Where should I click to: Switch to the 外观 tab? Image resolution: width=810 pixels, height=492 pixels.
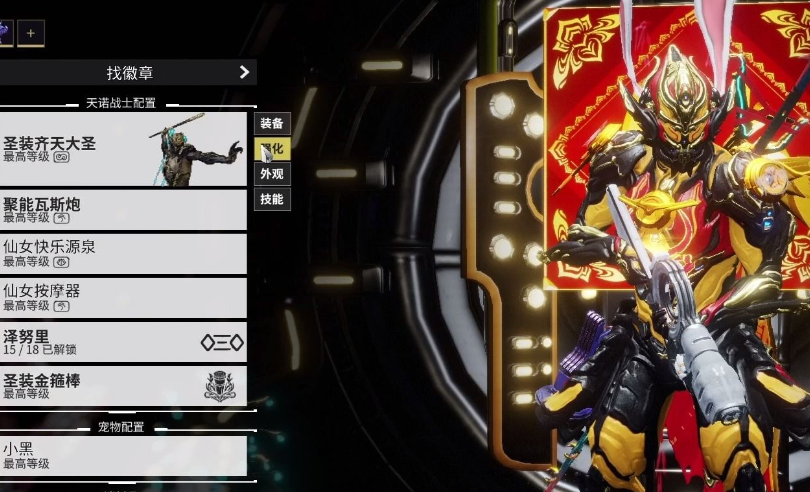(272, 174)
